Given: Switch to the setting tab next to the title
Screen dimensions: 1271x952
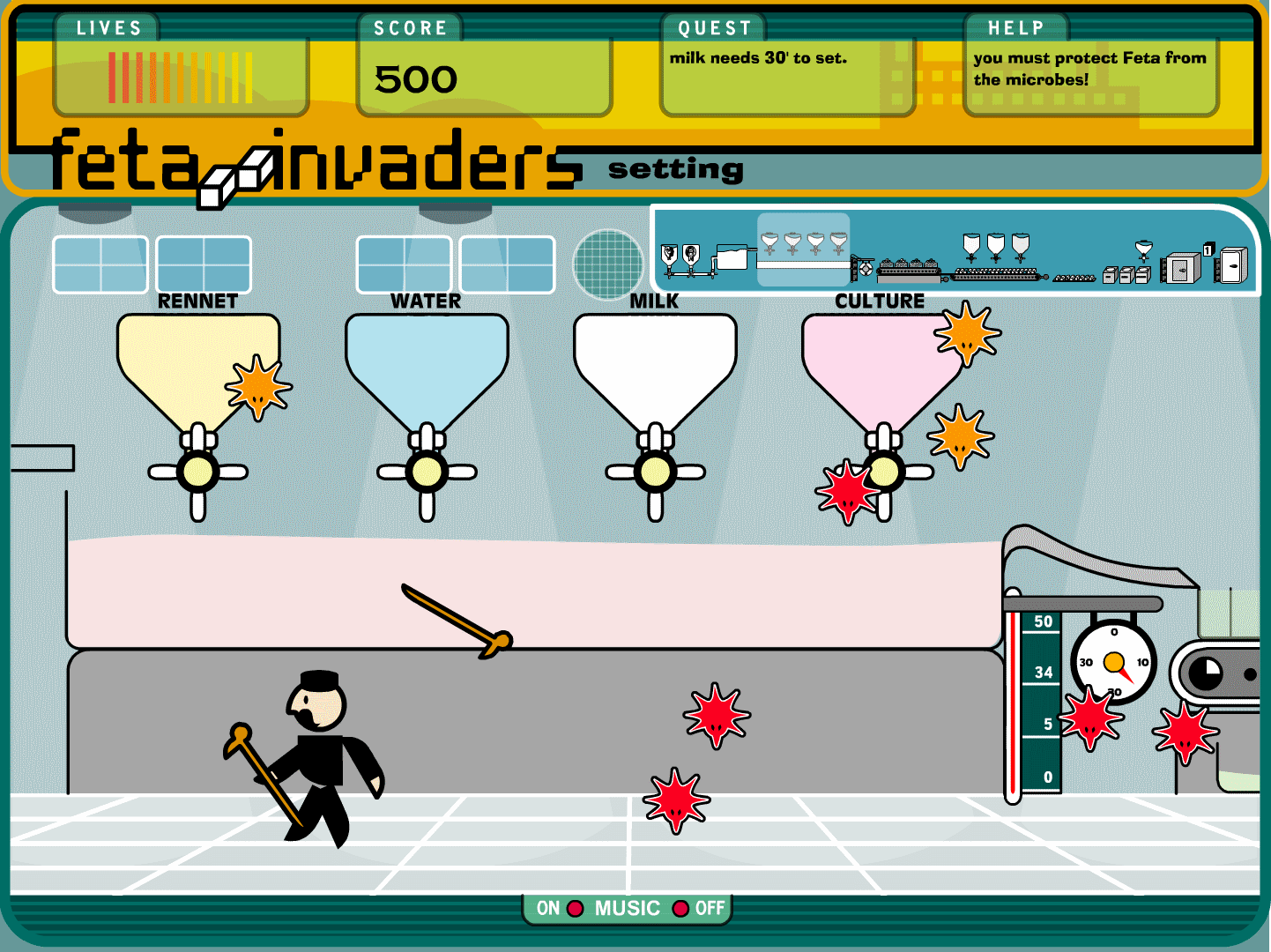Looking at the screenshot, I should coord(674,168).
